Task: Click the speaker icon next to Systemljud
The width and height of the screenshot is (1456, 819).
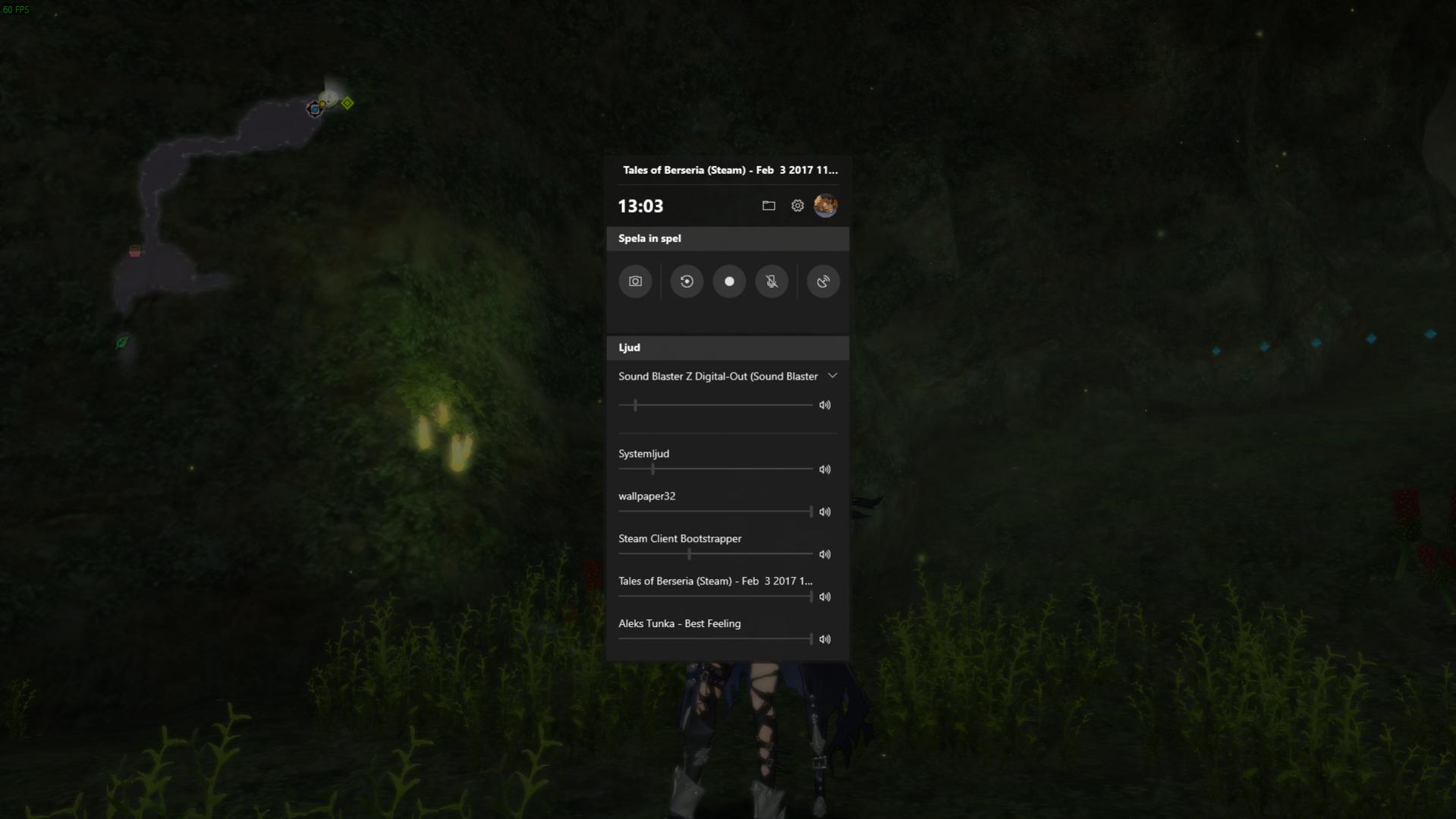Action: pyautogui.click(x=825, y=469)
